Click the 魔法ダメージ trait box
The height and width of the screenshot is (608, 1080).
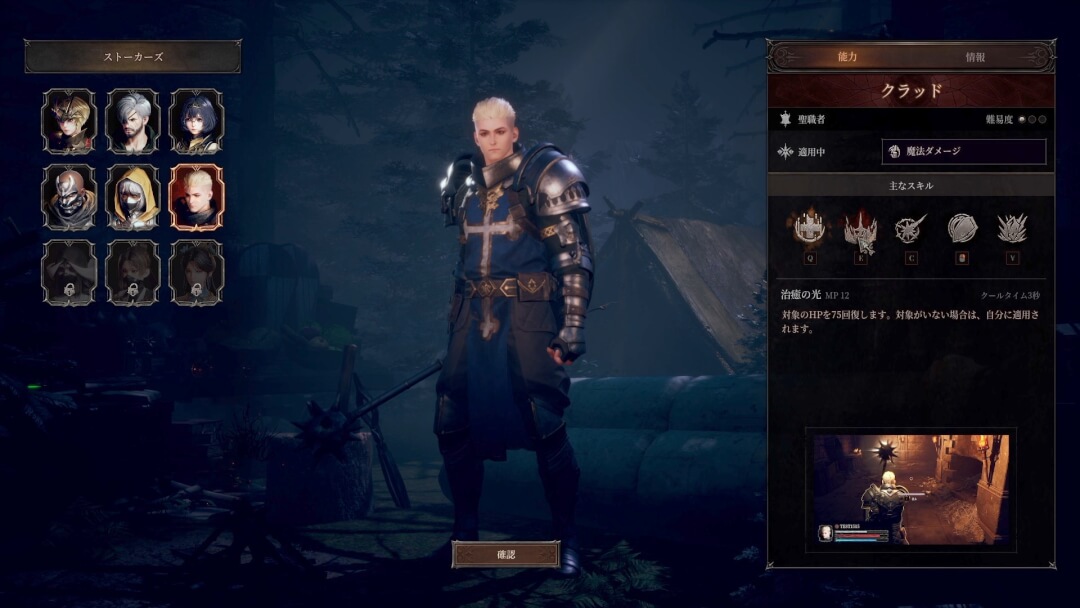pyautogui.click(x=964, y=152)
